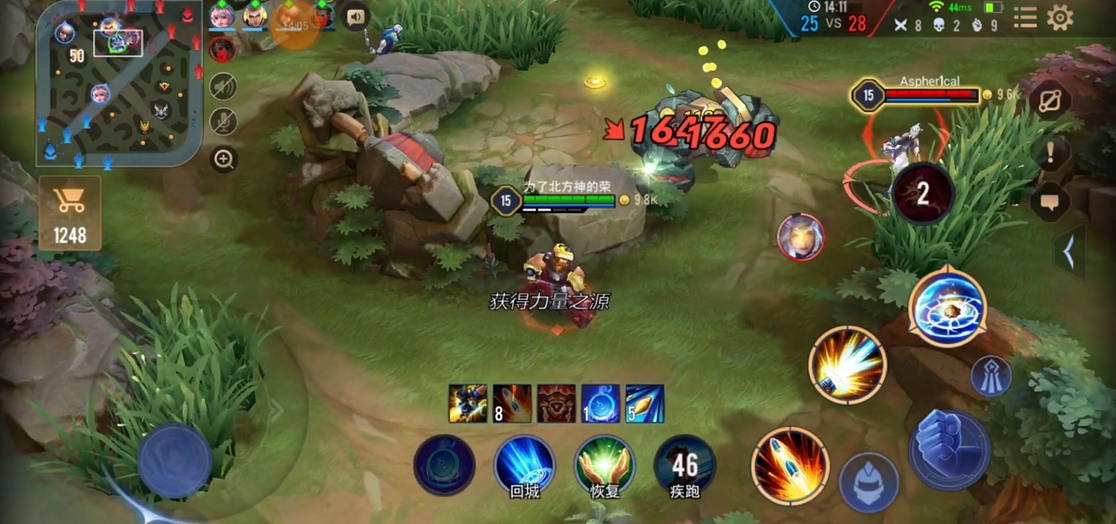Open the shop with the cart icon

point(70,211)
